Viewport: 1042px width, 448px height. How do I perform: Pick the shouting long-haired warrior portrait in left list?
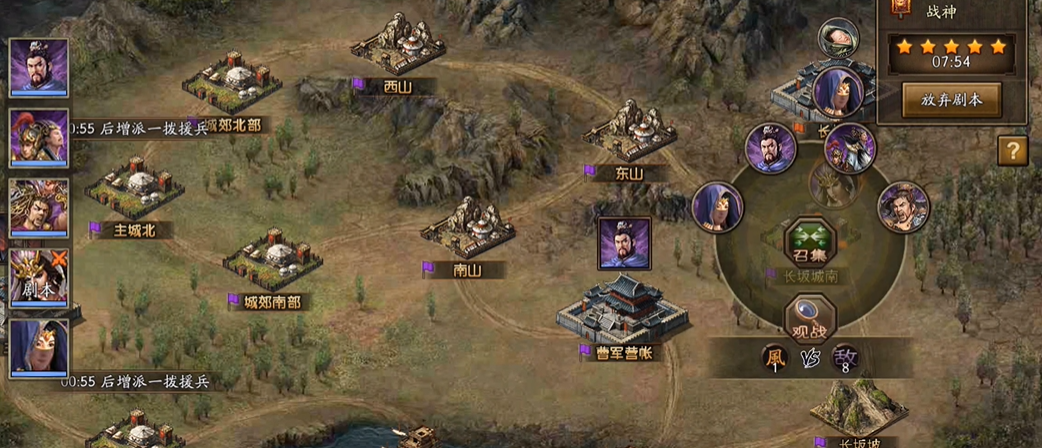39,207
